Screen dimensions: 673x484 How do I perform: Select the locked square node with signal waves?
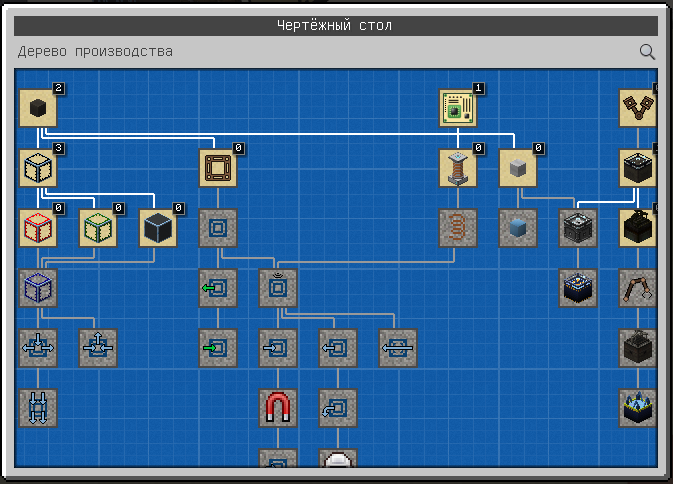point(278,288)
